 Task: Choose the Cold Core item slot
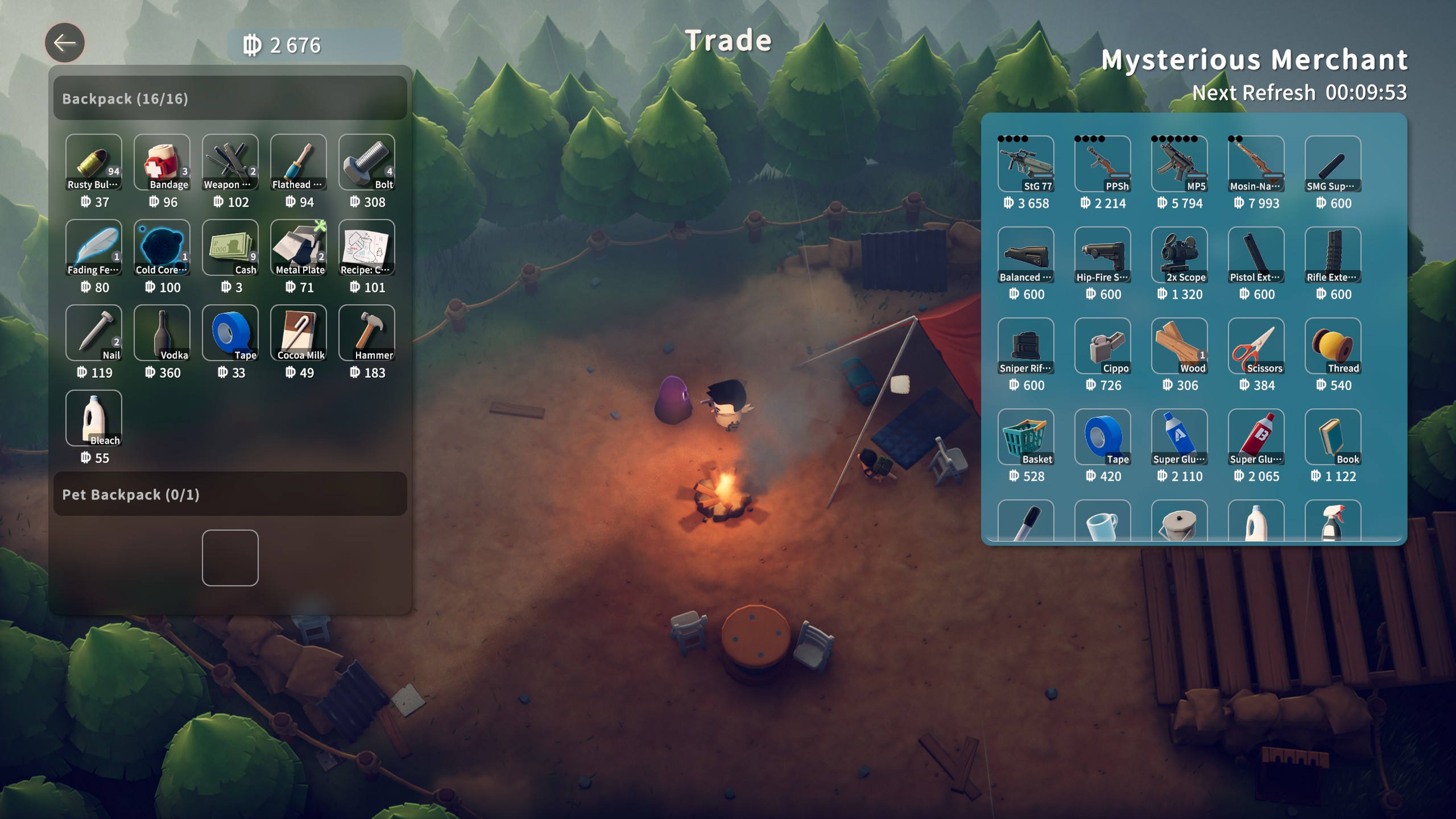[x=162, y=247]
